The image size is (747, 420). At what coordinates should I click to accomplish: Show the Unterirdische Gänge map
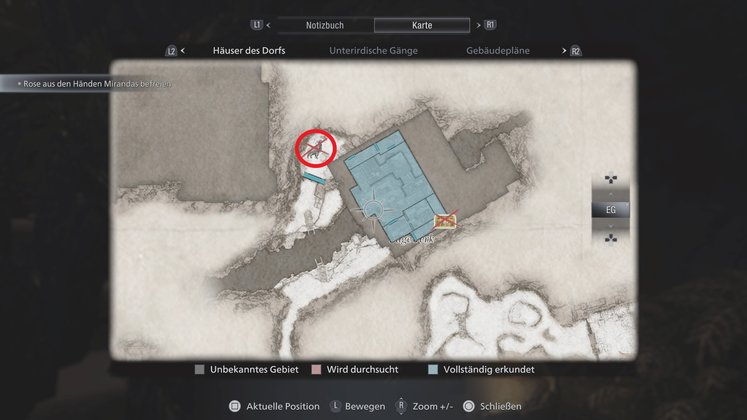coord(373,50)
